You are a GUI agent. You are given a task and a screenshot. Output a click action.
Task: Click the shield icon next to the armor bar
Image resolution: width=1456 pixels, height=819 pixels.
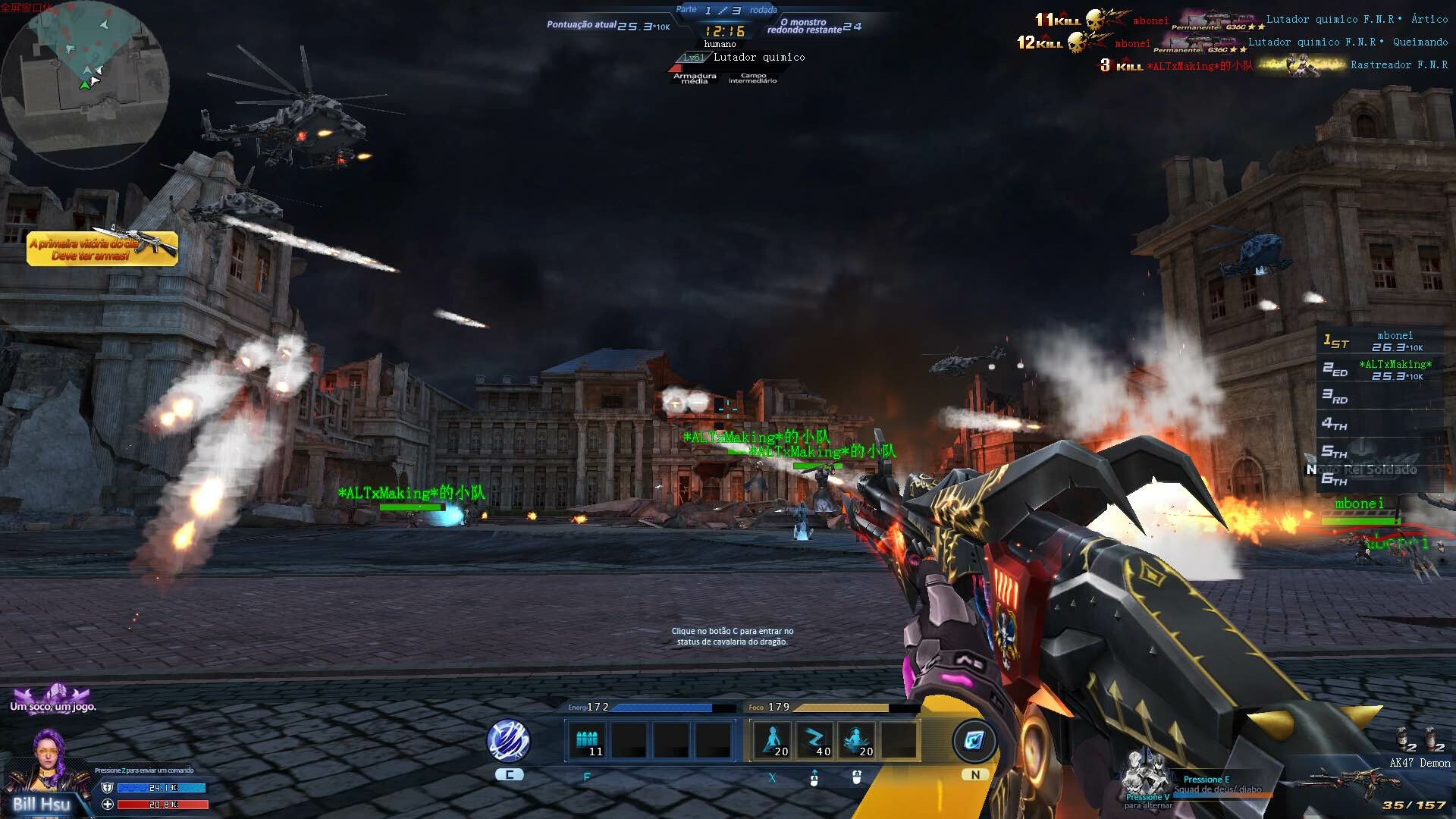[108, 787]
